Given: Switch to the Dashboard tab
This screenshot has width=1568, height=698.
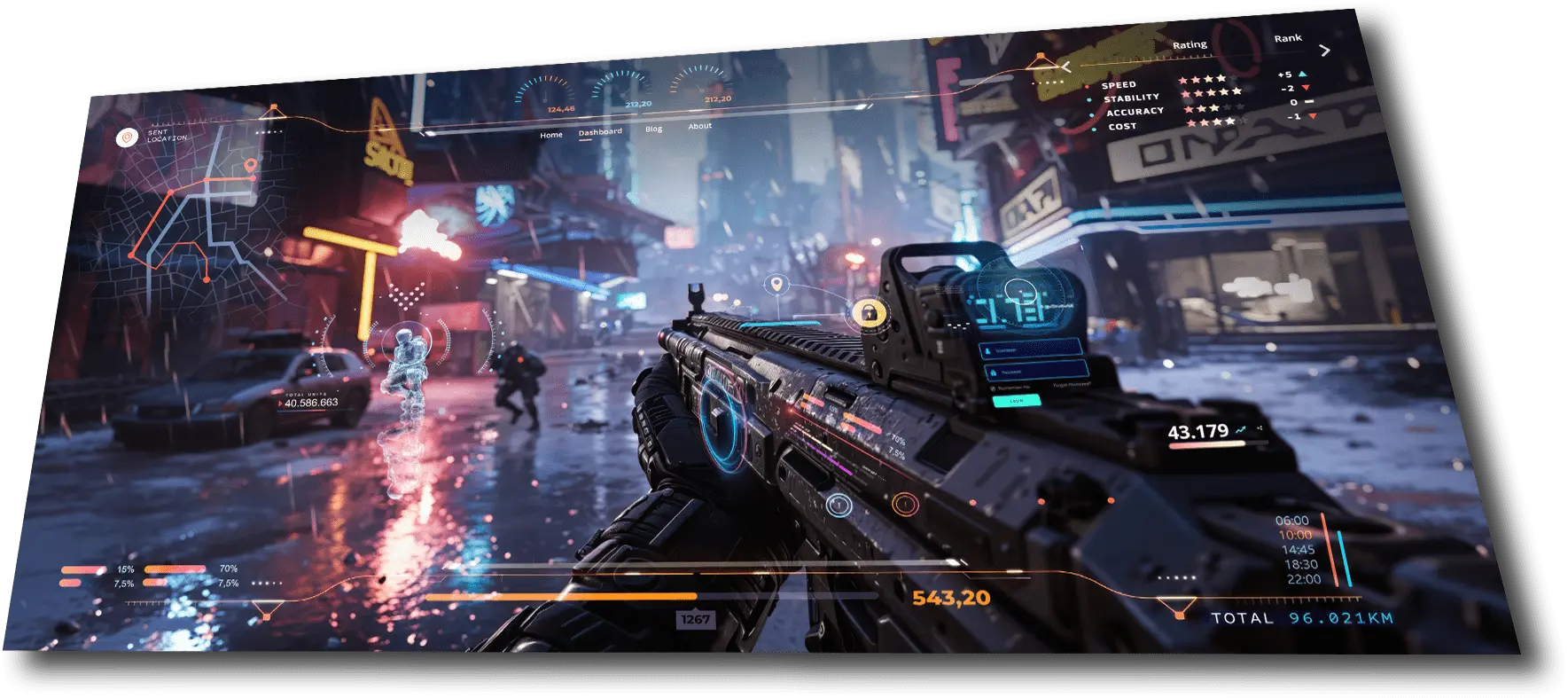Looking at the screenshot, I should pyautogui.click(x=600, y=132).
